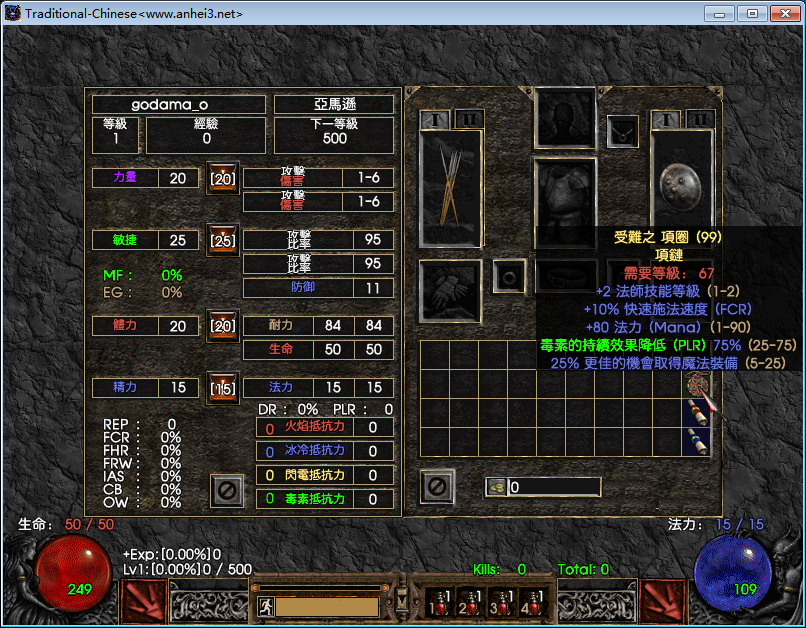
Task: Select the equipped javelins weapon slot
Action: point(451,187)
